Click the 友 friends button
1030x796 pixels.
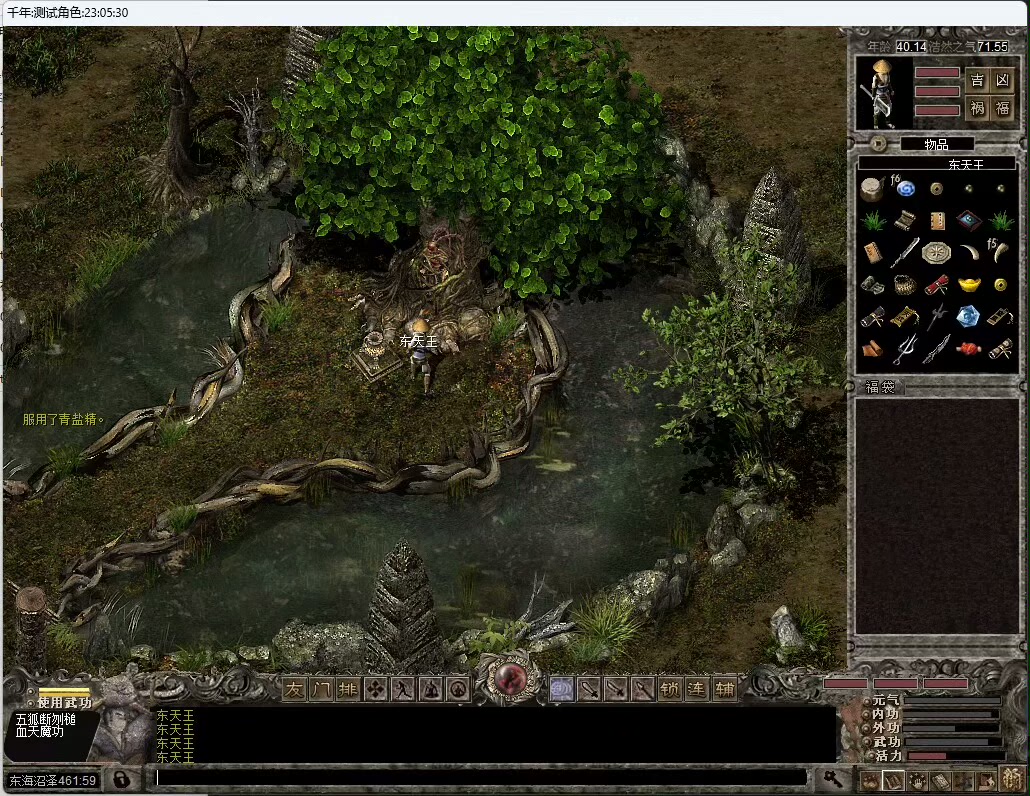coord(294,689)
